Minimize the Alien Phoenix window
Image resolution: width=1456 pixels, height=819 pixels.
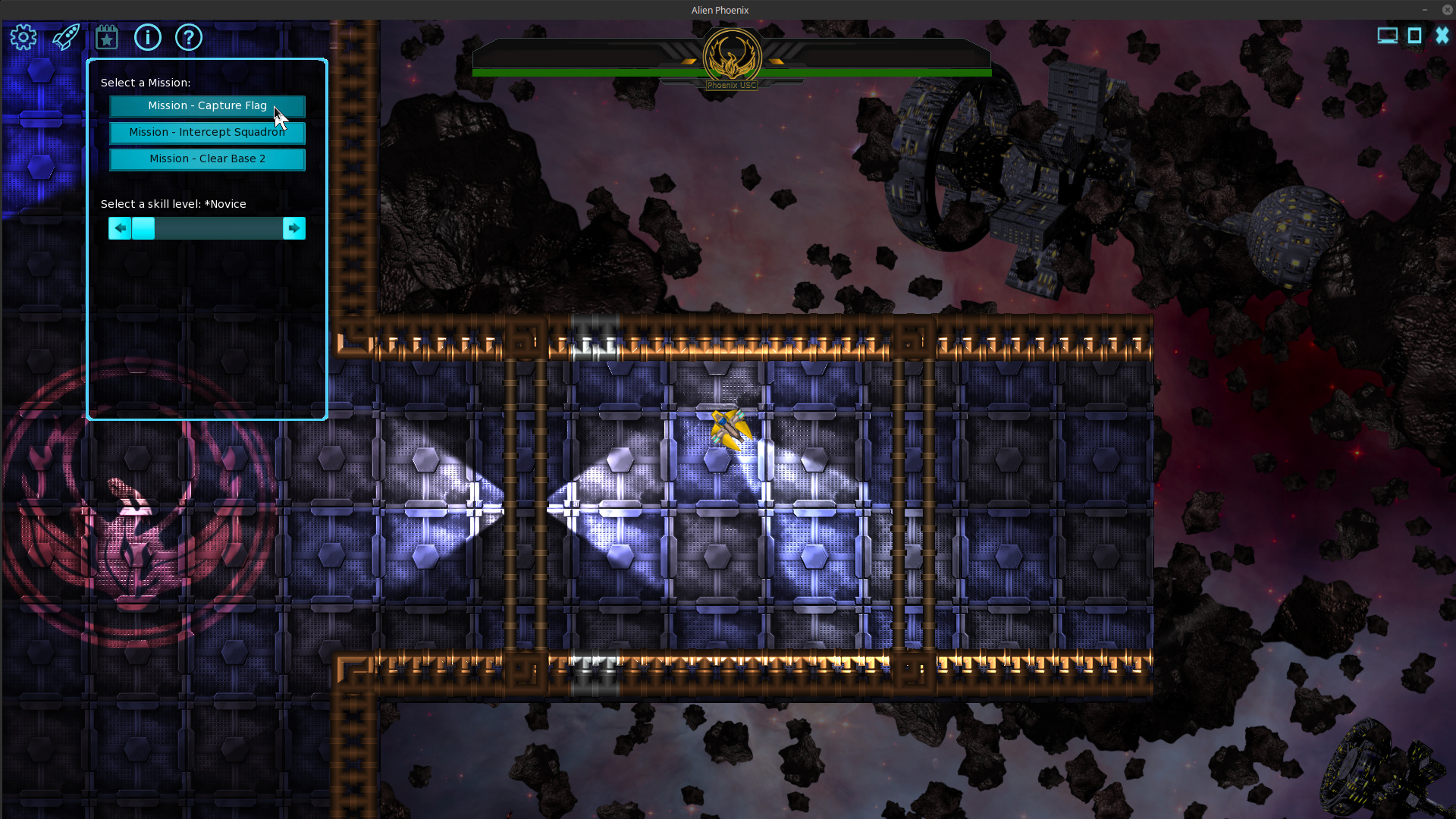(x=1425, y=10)
